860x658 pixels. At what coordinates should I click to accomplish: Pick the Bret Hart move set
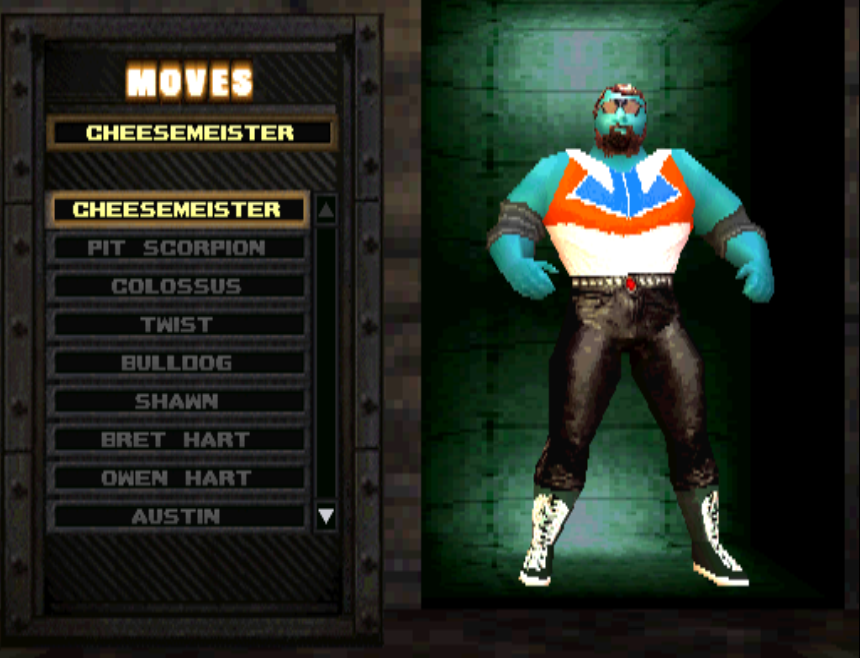tap(177, 439)
